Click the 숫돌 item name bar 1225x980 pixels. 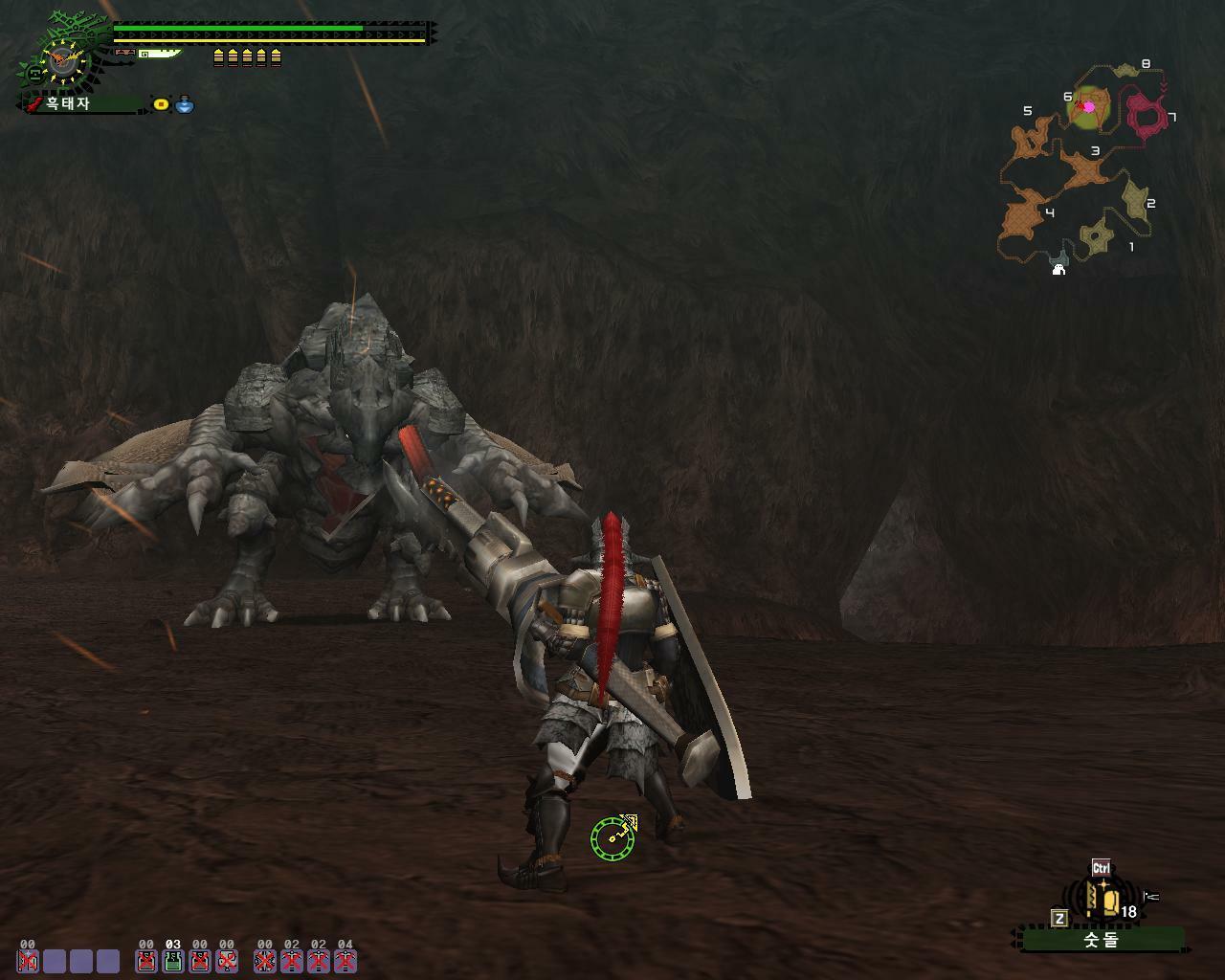[x=1101, y=940]
